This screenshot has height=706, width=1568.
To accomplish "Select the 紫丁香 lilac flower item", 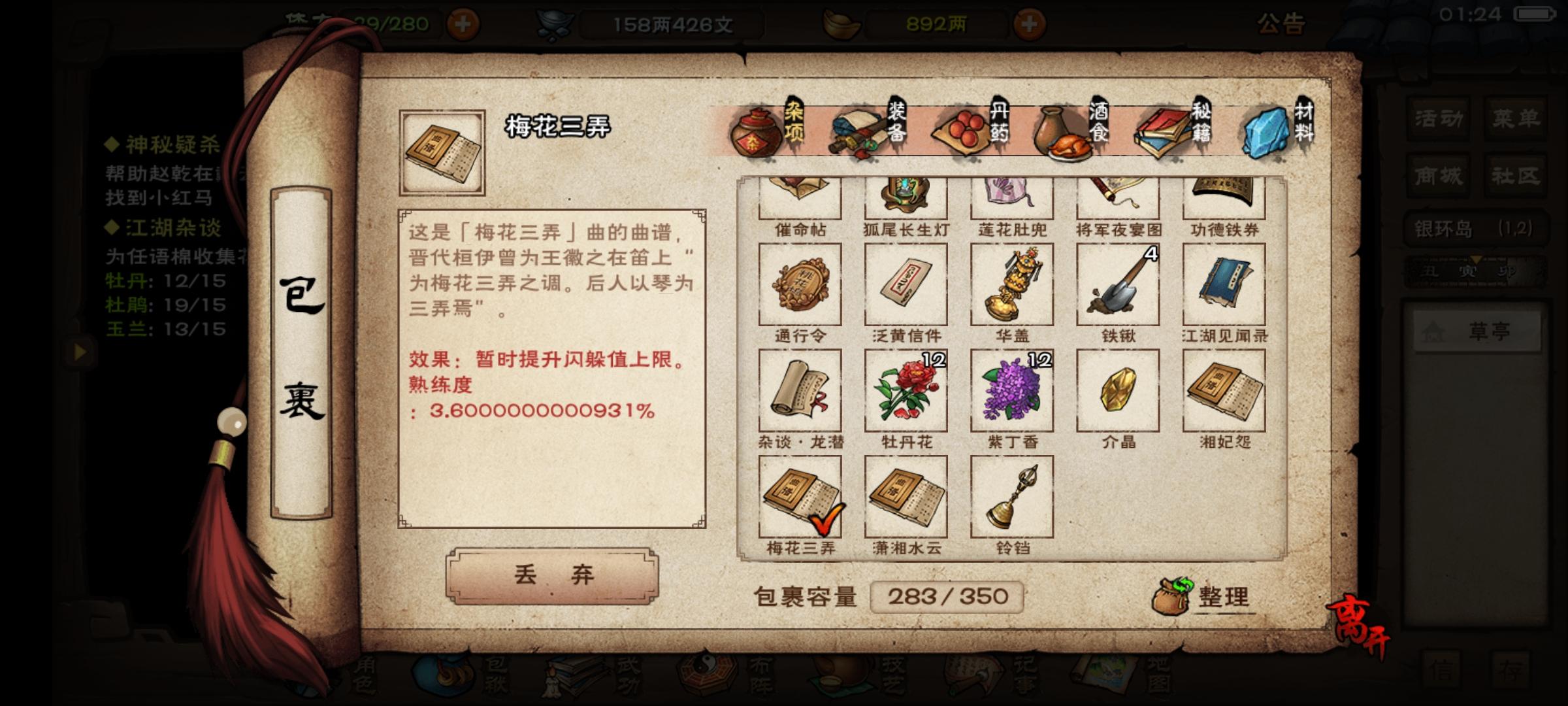I will pos(1012,389).
